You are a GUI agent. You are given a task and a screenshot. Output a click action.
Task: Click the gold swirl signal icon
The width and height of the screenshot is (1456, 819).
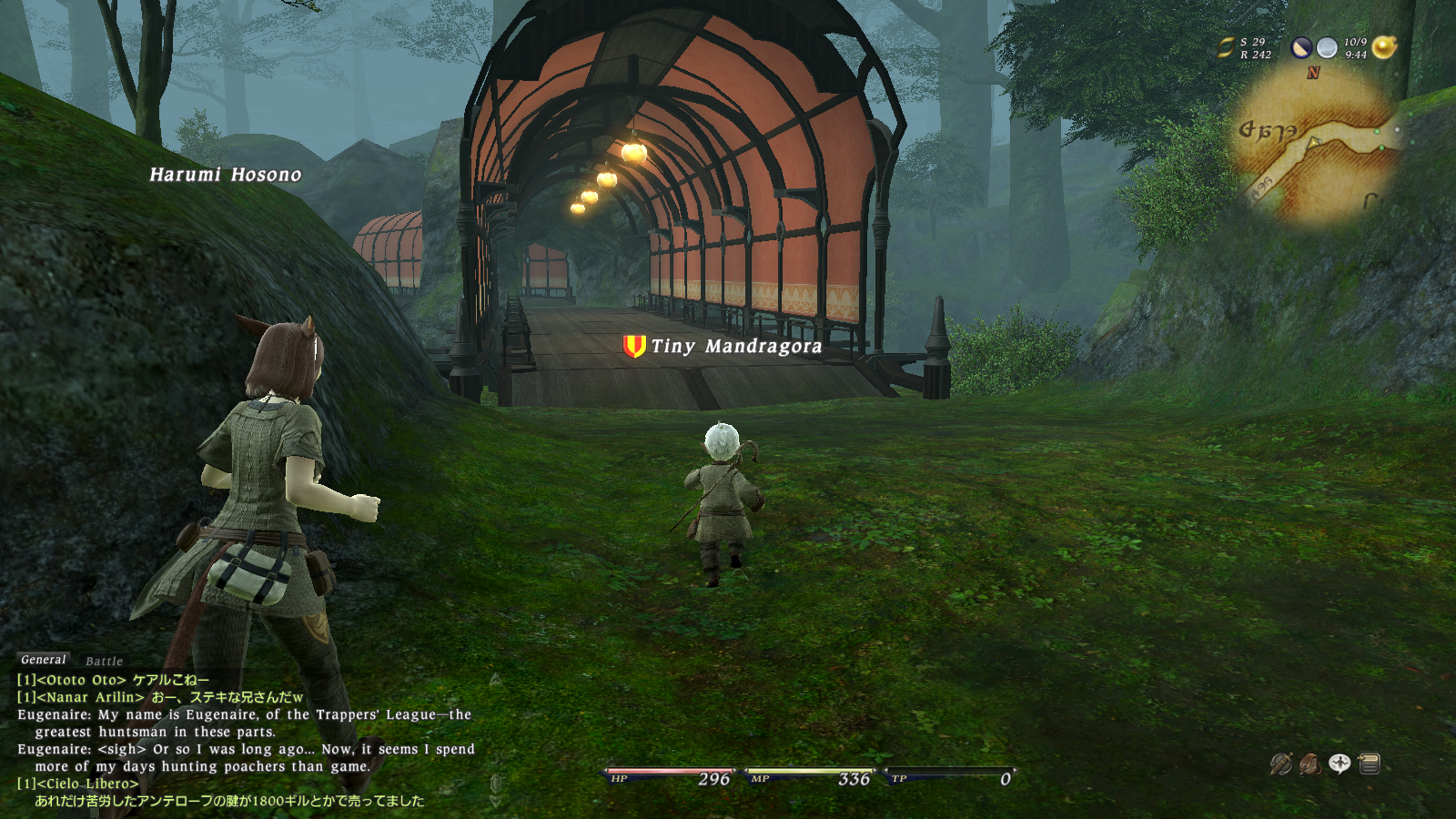[x=1227, y=47]
